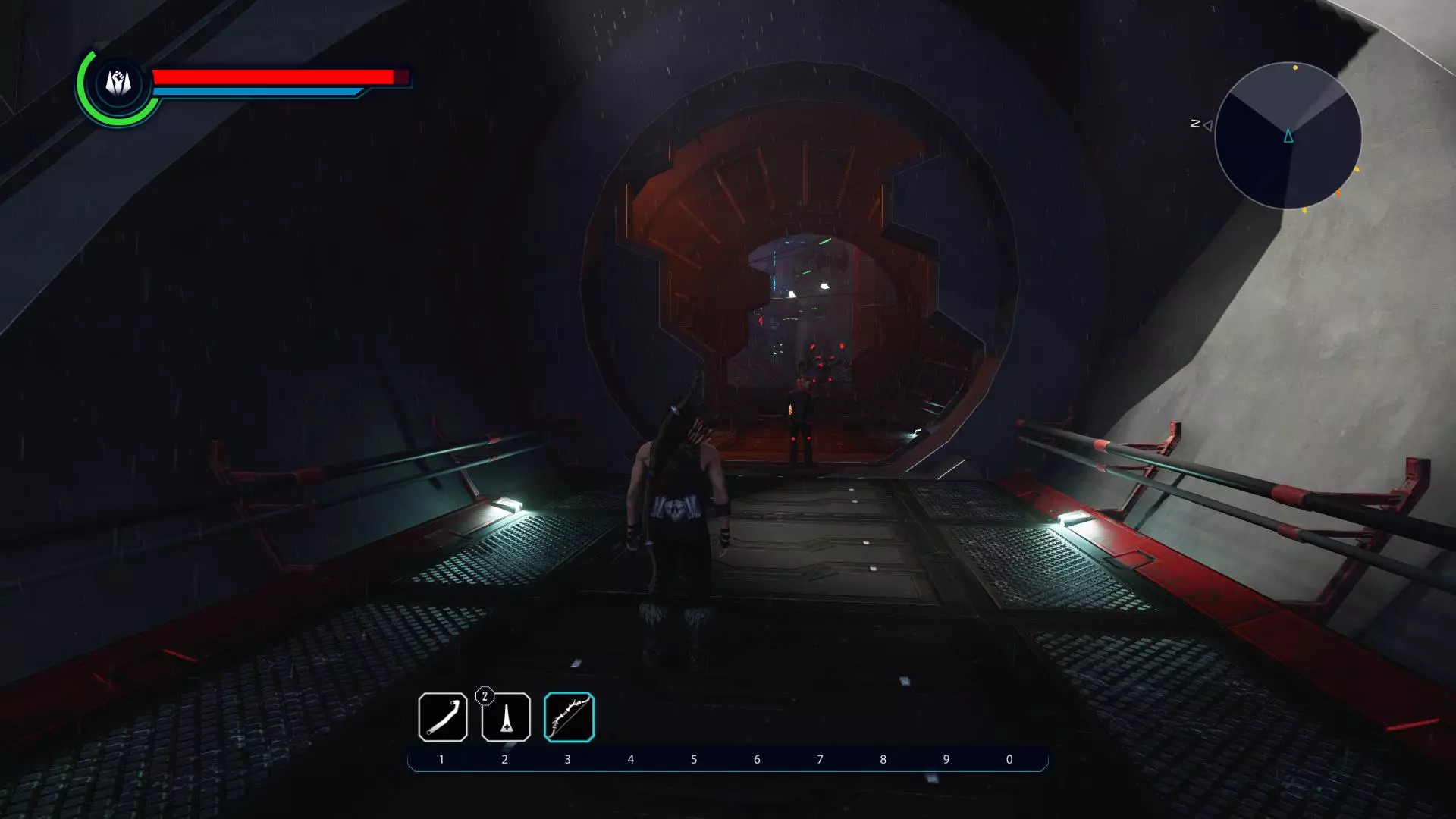Image resolution: width=1456 pixels, height=819 pixels.
Task: Use the healing flask in the hotbar
Action: [506, 717]
